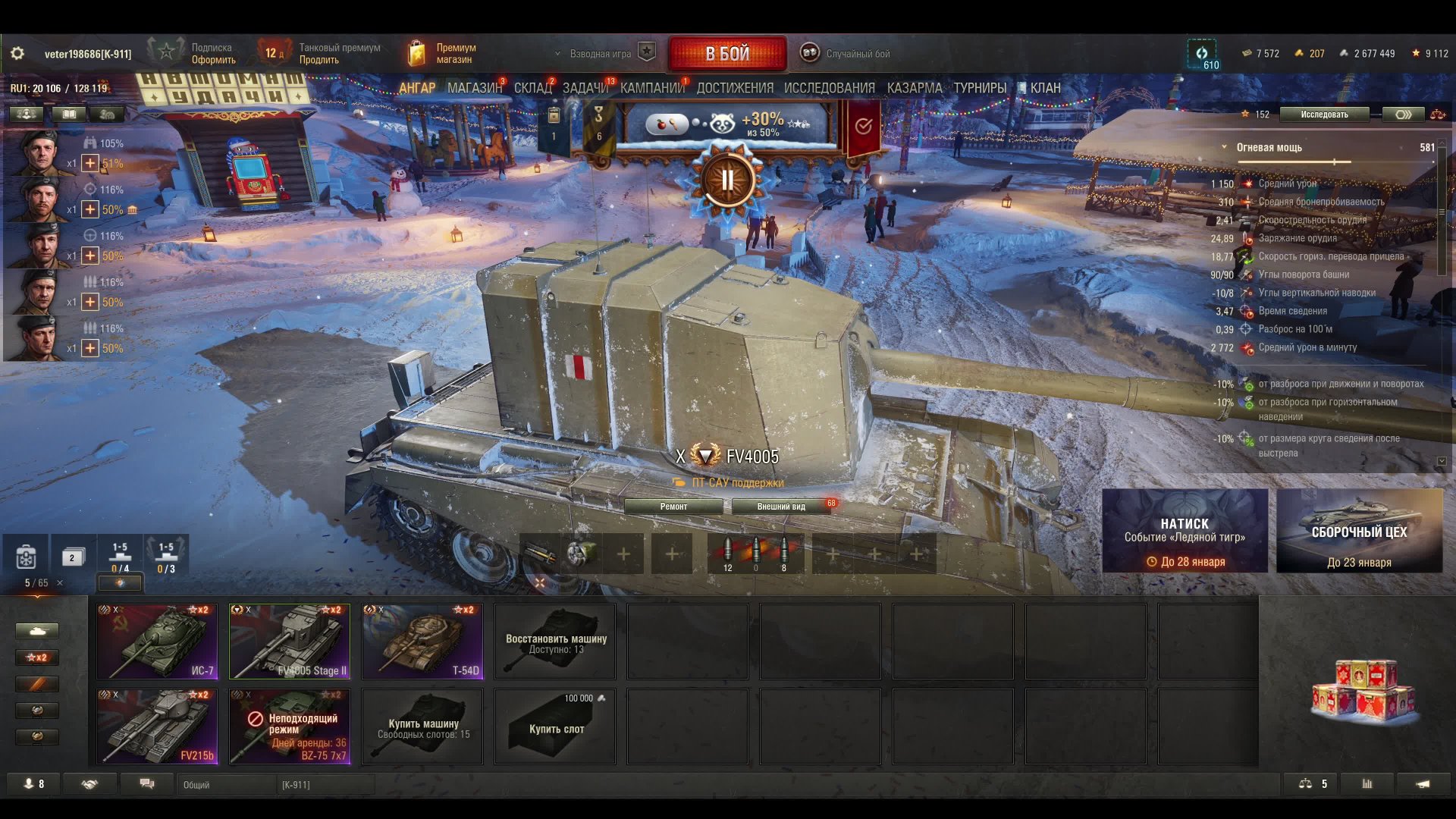Open the ИССЛЕДОВАНИЯ research tab

(x=829, y=88)
